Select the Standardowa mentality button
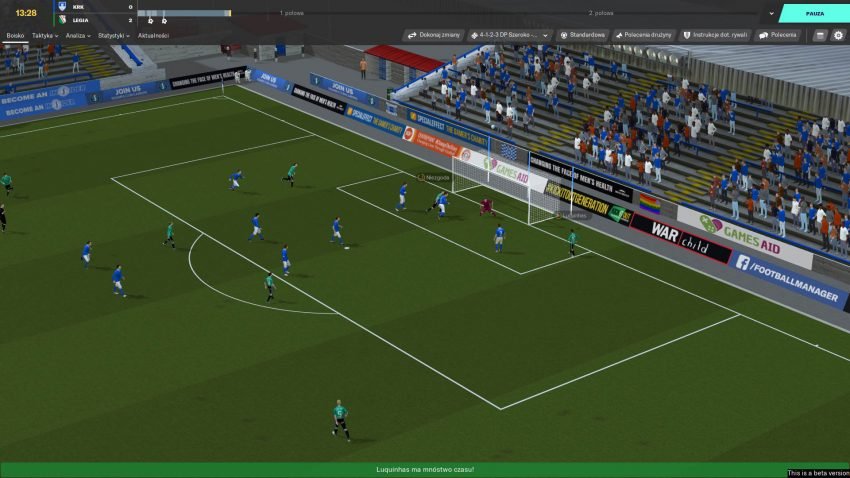Viewport: 850px width, 478px height. pos(582,35)
